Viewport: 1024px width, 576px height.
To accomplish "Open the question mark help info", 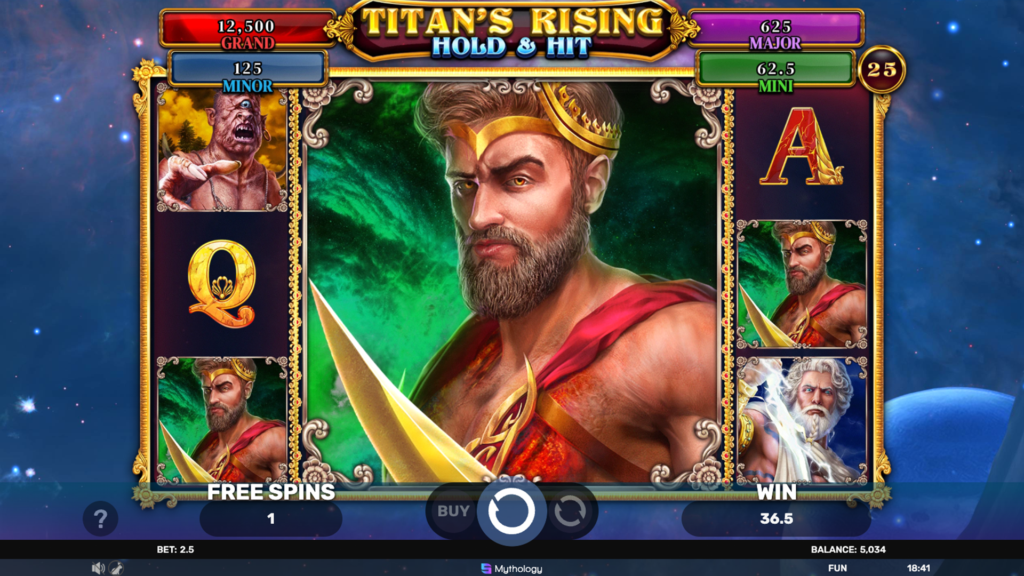I will (x=100, y=518).
